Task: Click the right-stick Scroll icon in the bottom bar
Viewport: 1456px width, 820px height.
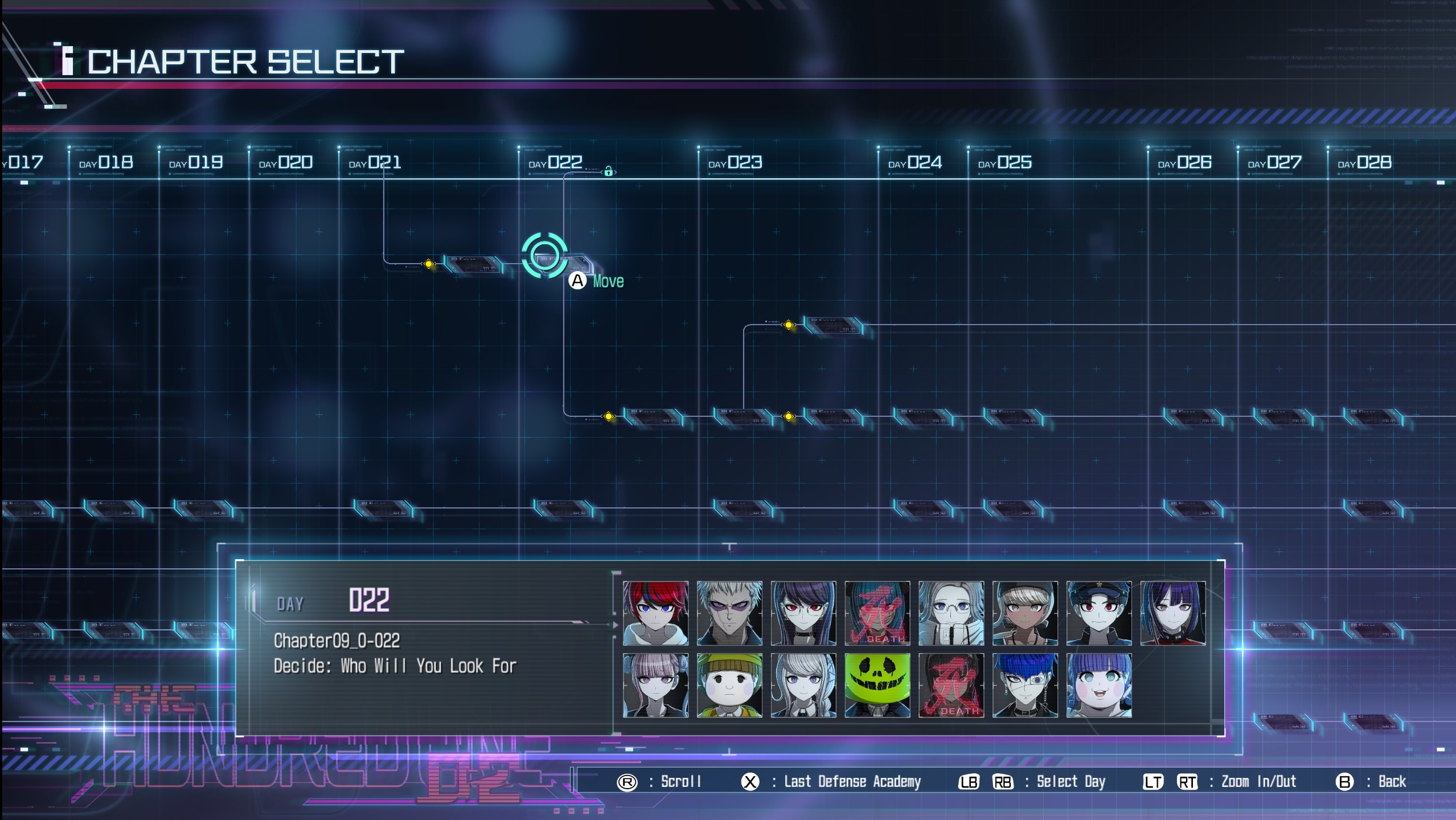Action: (x=628, y=782)
